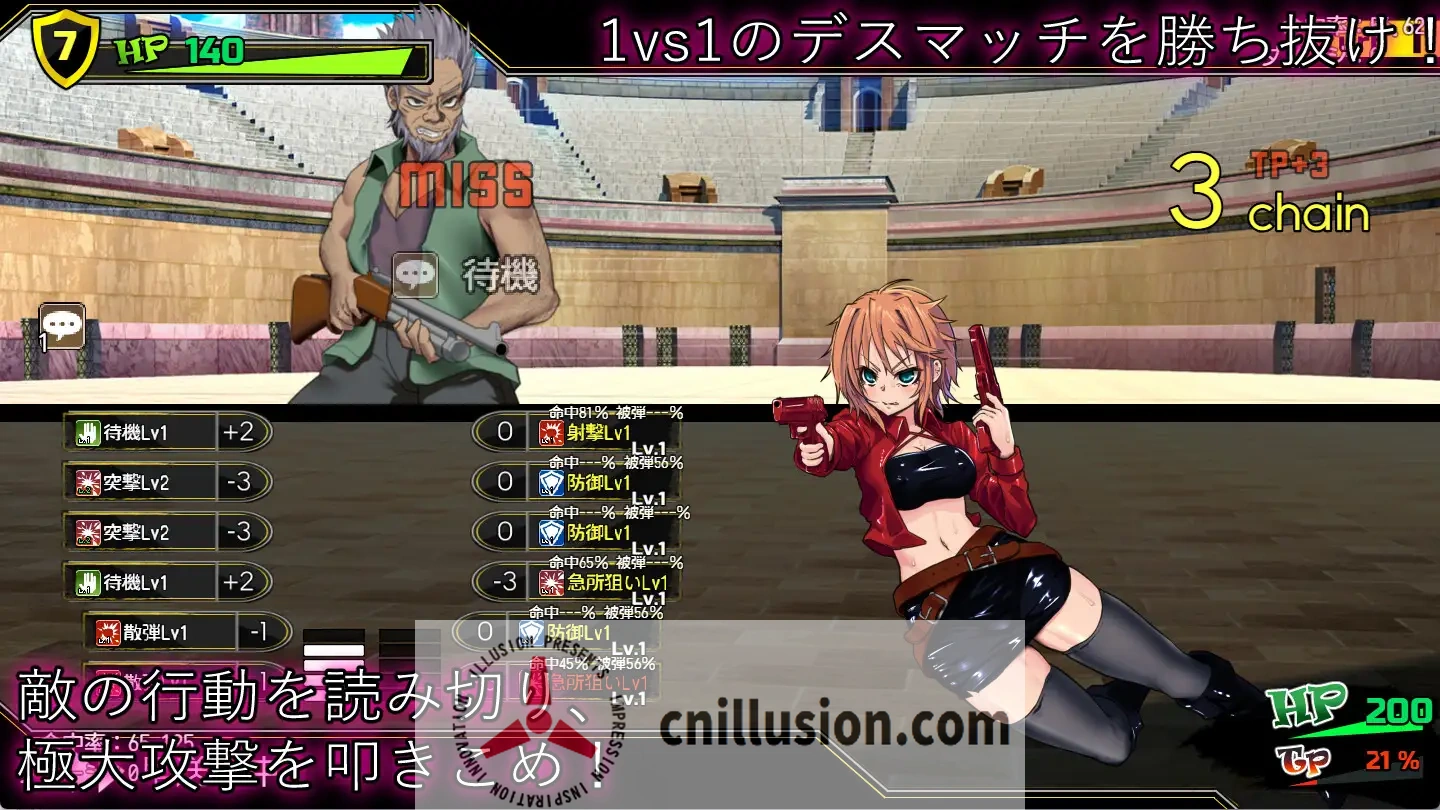Image resolution: width=1440 pixels, height=810 pixels.
Task: Click the blue 防御Lv1 shield skill icon
Action: (x=548, y=482)
